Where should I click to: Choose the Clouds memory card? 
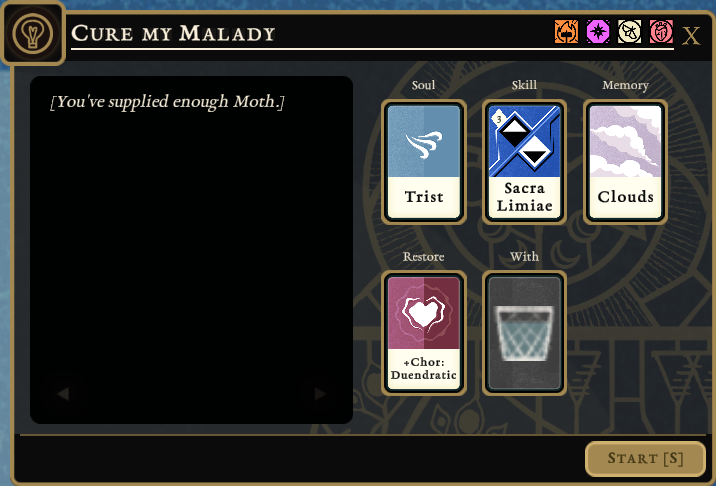tap(625, 162)
